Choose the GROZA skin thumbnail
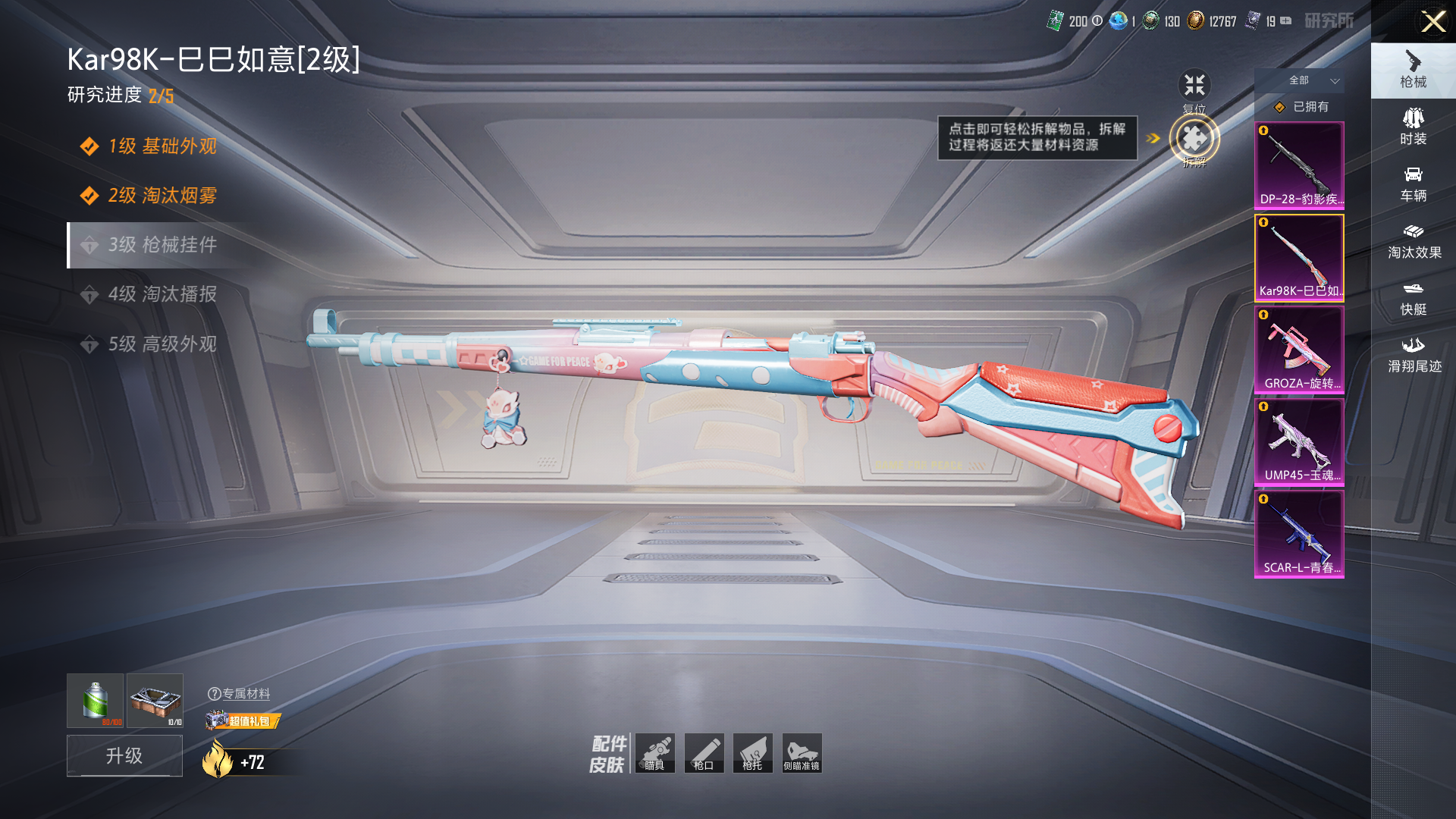 pyautogui.click(x=1299, y=350)
